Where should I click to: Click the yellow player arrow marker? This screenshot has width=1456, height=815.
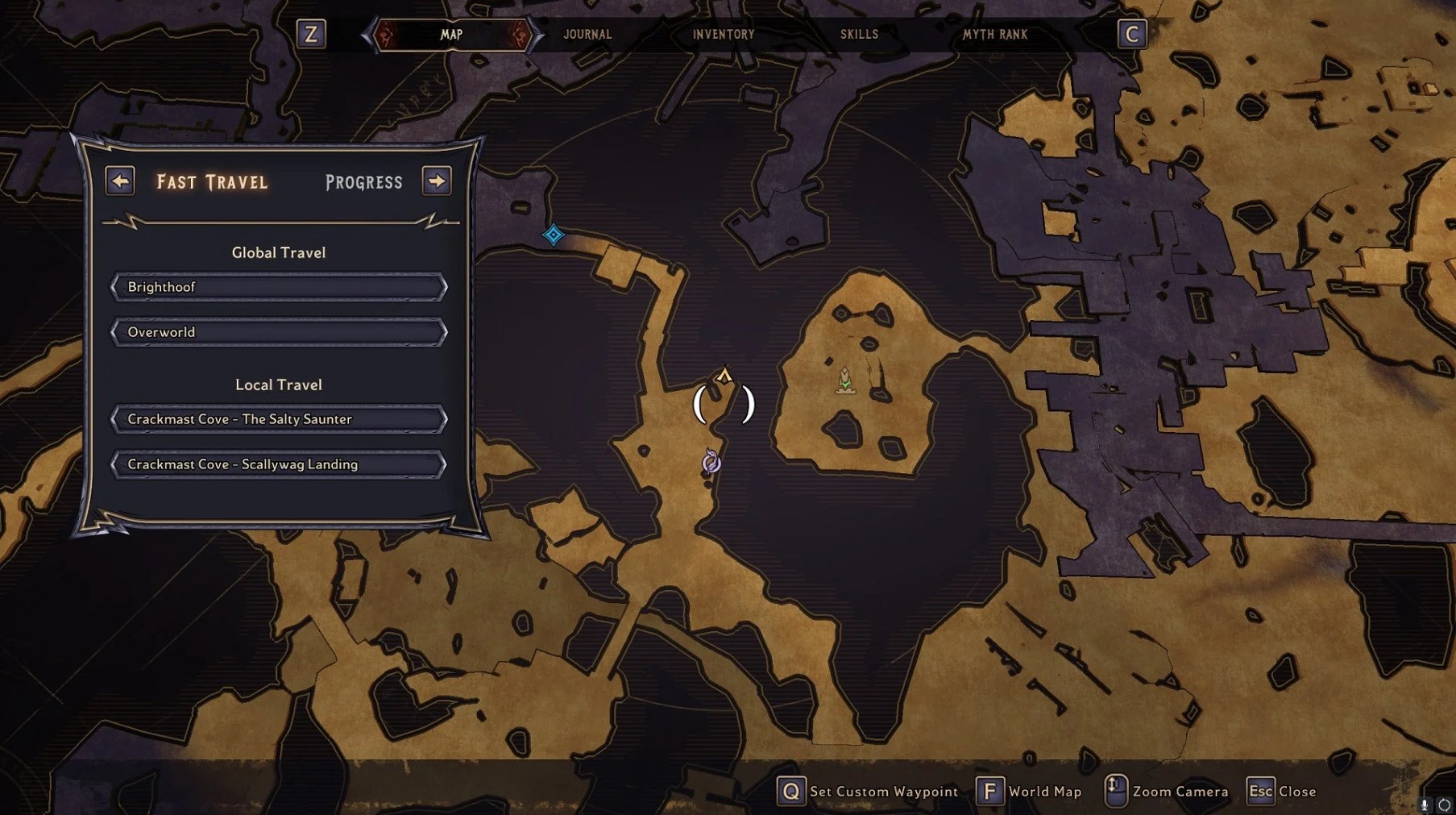point(724,376)
